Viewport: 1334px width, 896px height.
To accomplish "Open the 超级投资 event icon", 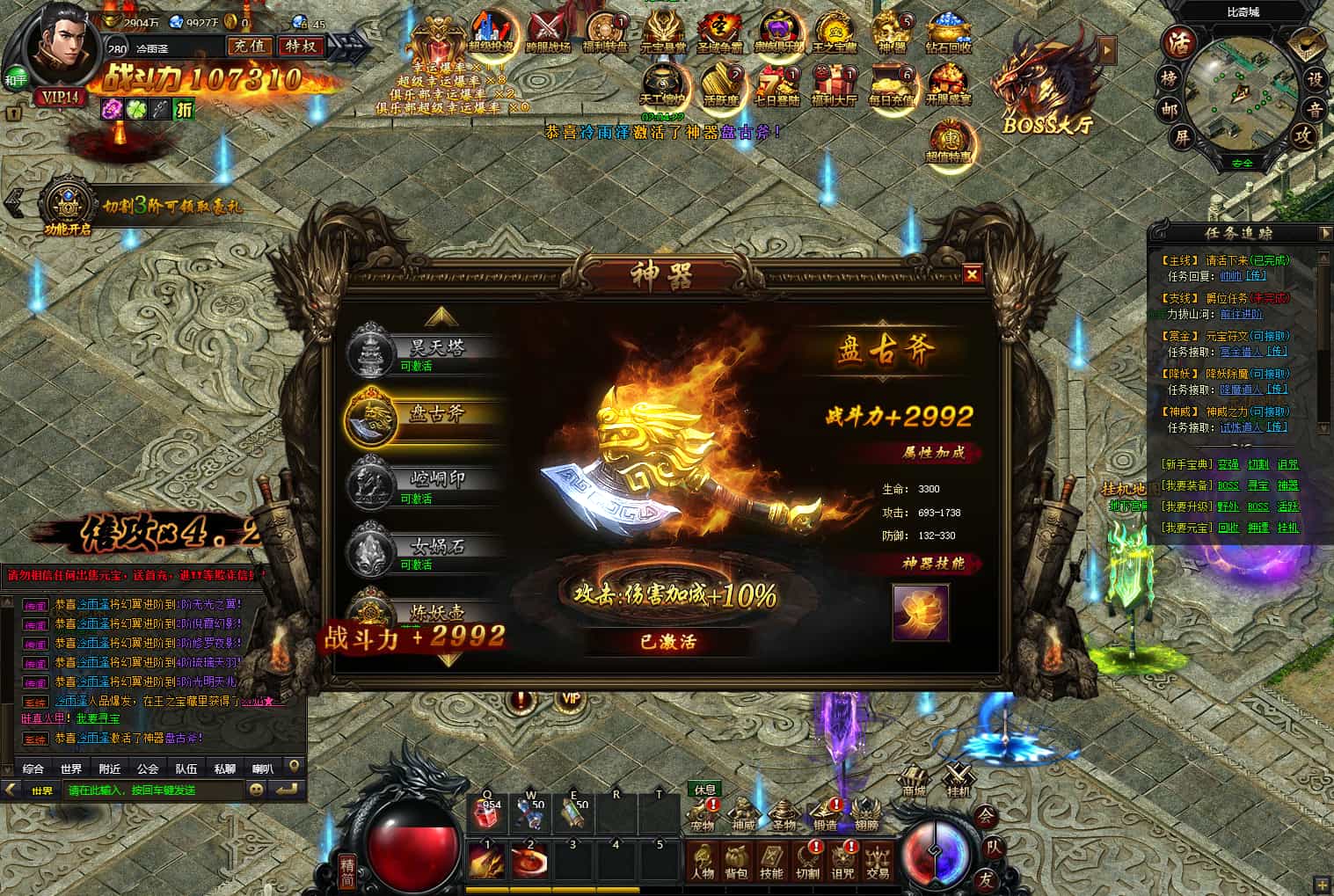I will coord(491,33).
